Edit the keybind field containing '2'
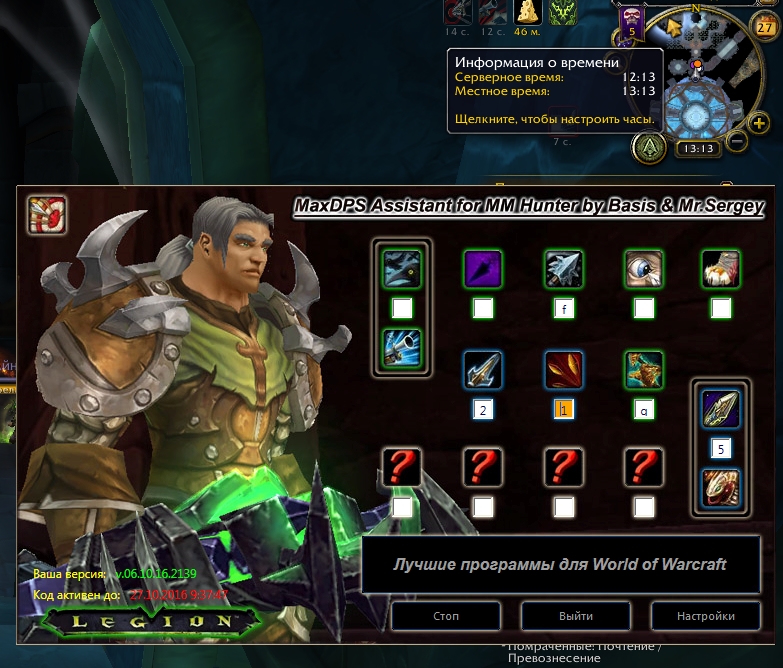Viewport: 783px width, 668px height. [482, 410]
